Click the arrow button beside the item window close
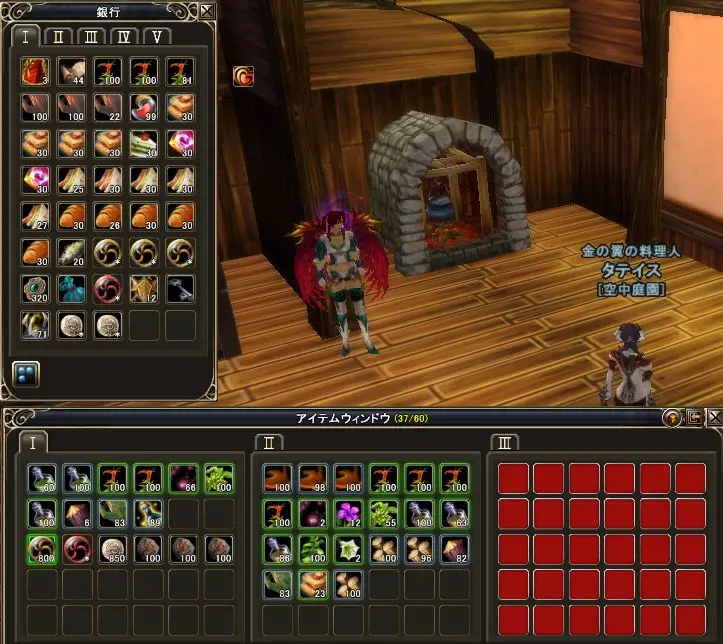 click(693, 417)
